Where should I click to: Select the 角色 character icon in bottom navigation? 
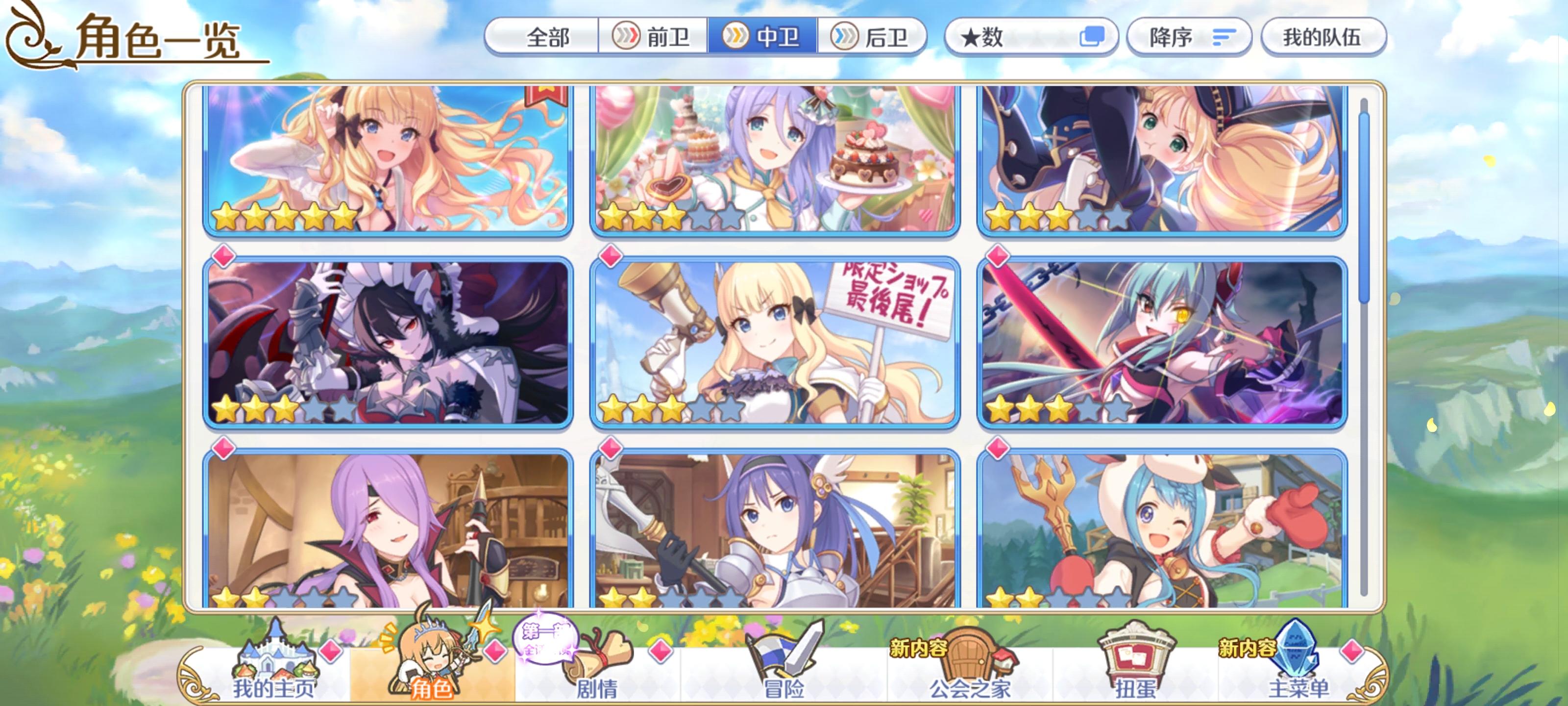432,661
